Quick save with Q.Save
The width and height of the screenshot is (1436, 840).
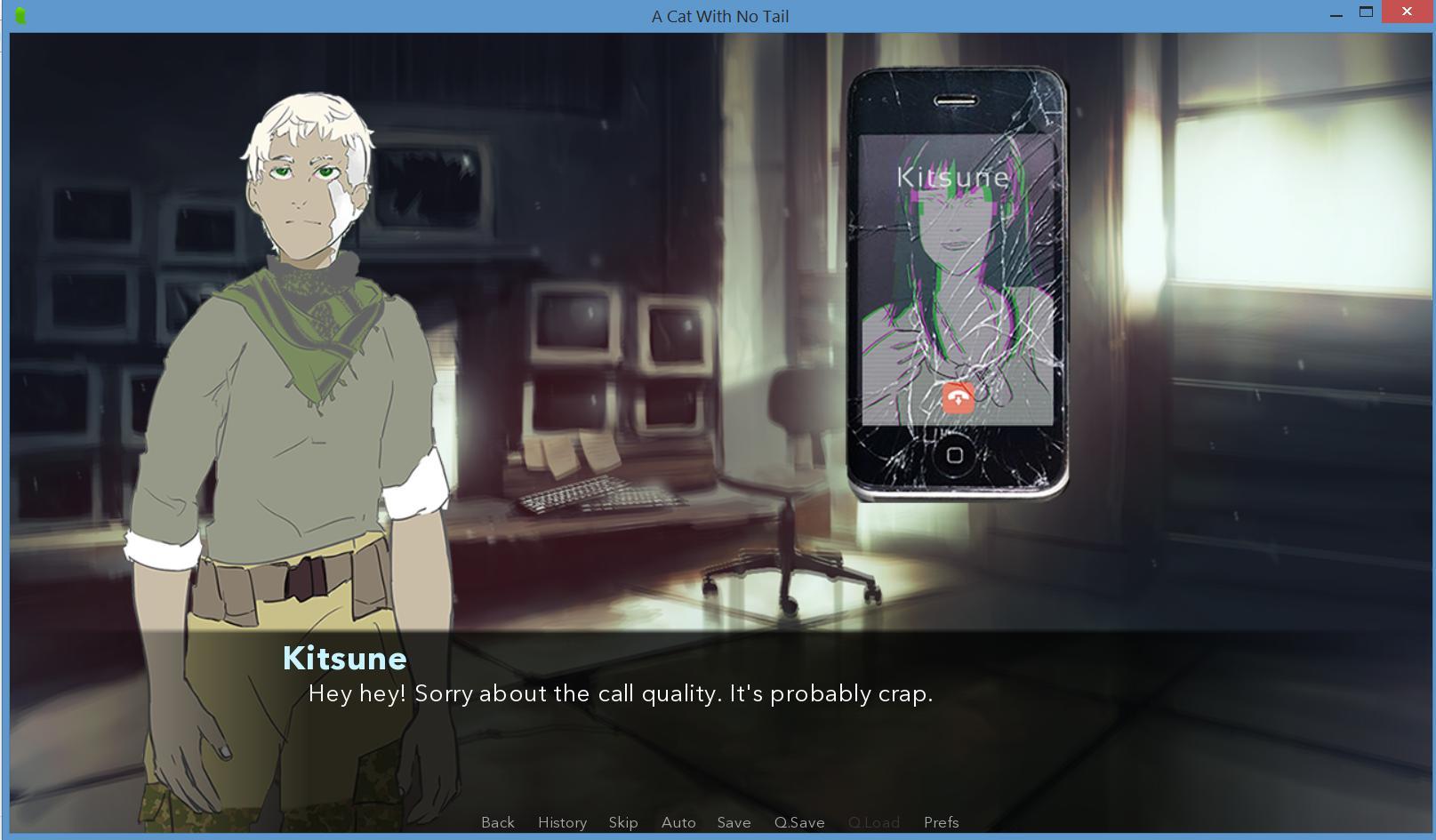(799, 822)
